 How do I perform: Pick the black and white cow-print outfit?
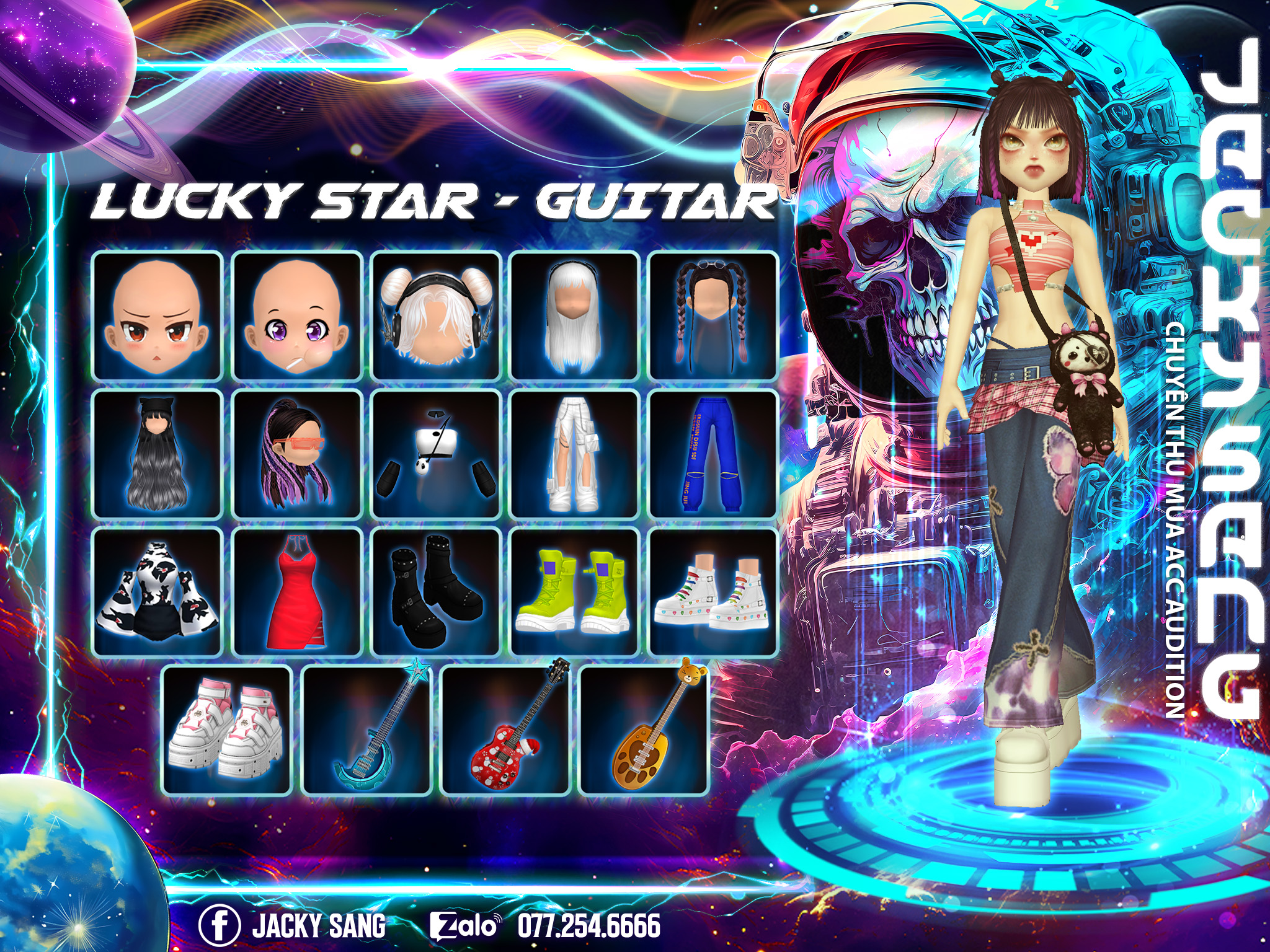click(x=158, y=593)
